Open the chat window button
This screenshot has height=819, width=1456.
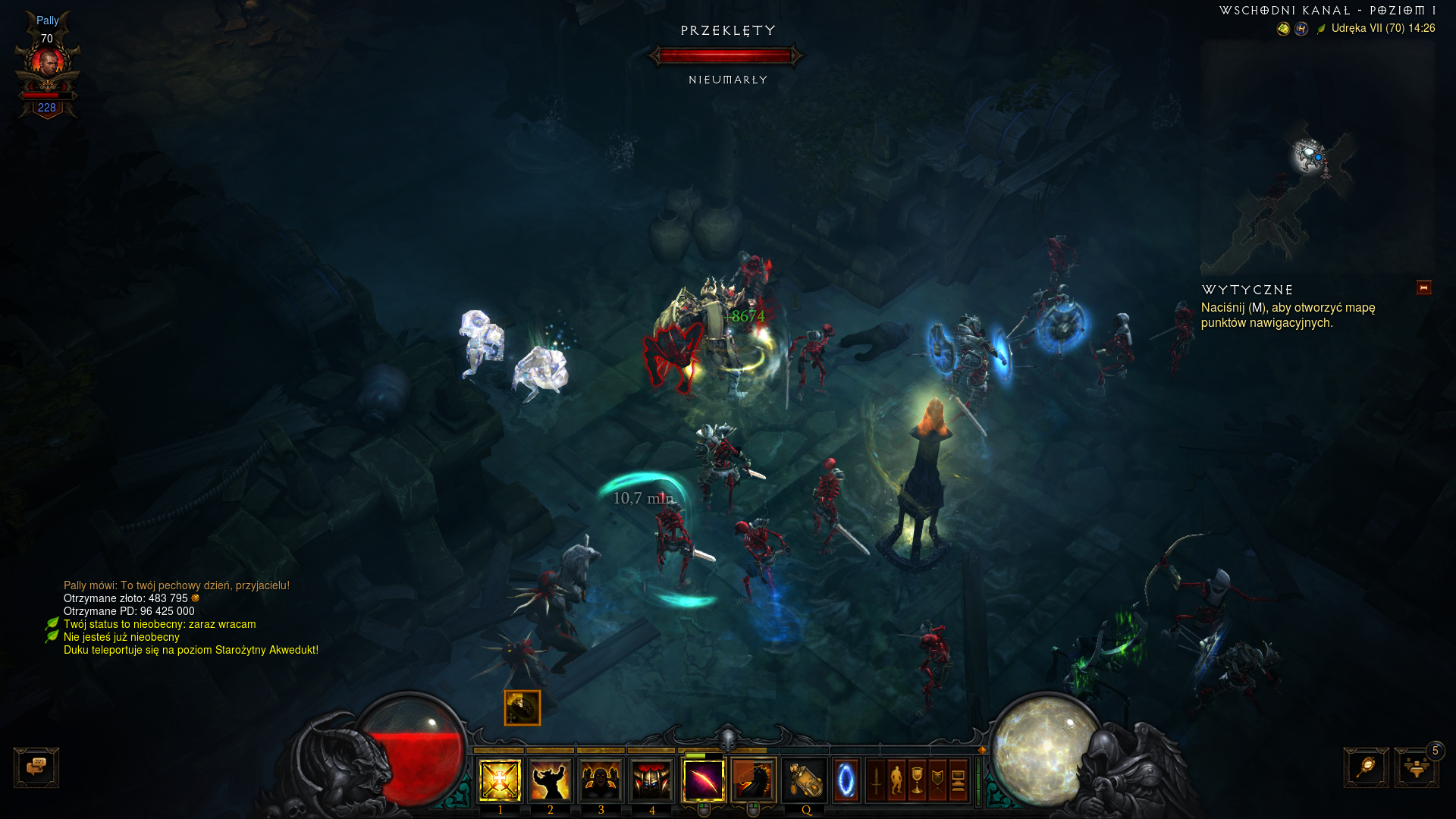(36, 767)
